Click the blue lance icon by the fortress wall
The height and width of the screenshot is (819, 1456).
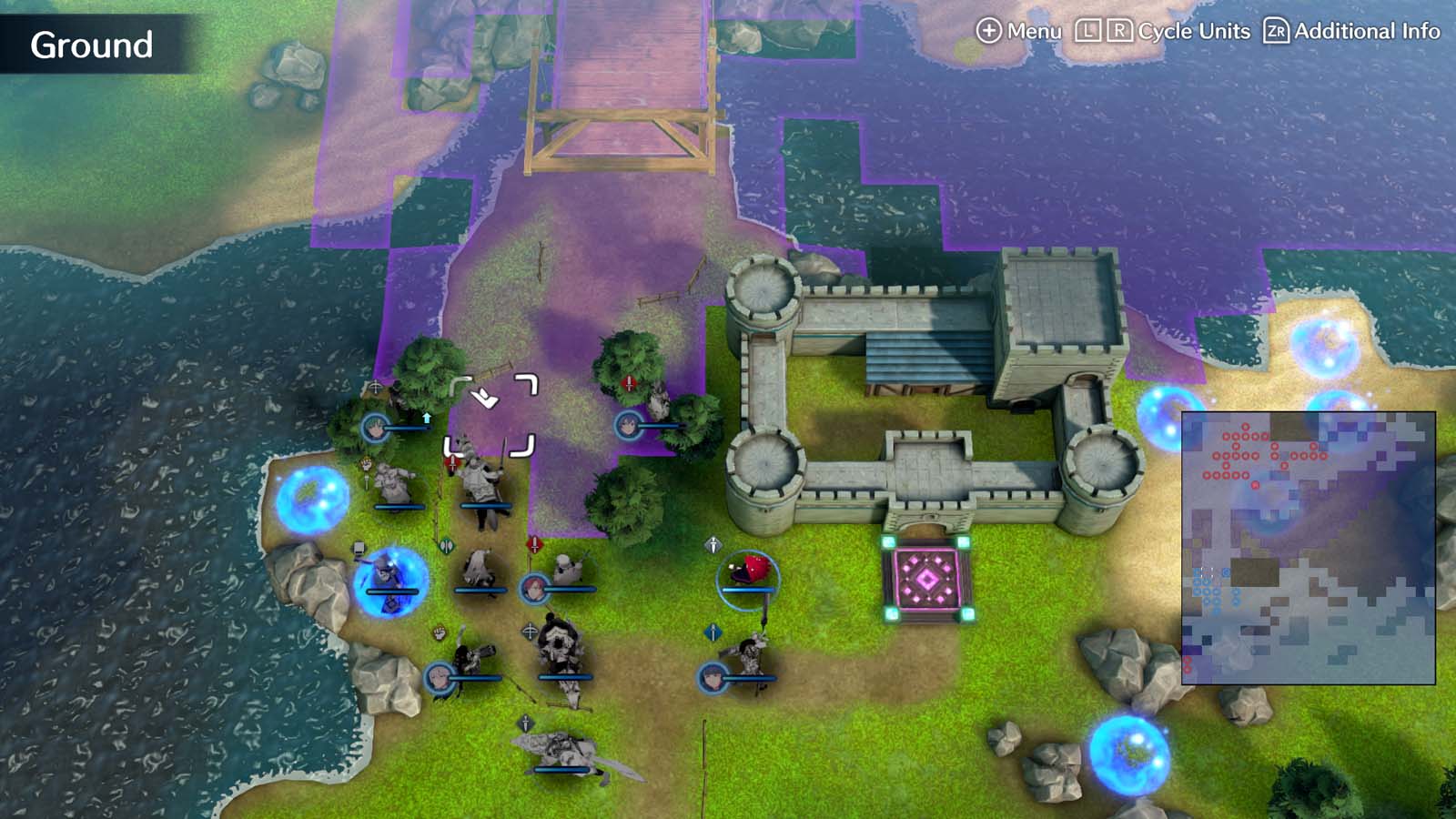[x=713, y=633]
